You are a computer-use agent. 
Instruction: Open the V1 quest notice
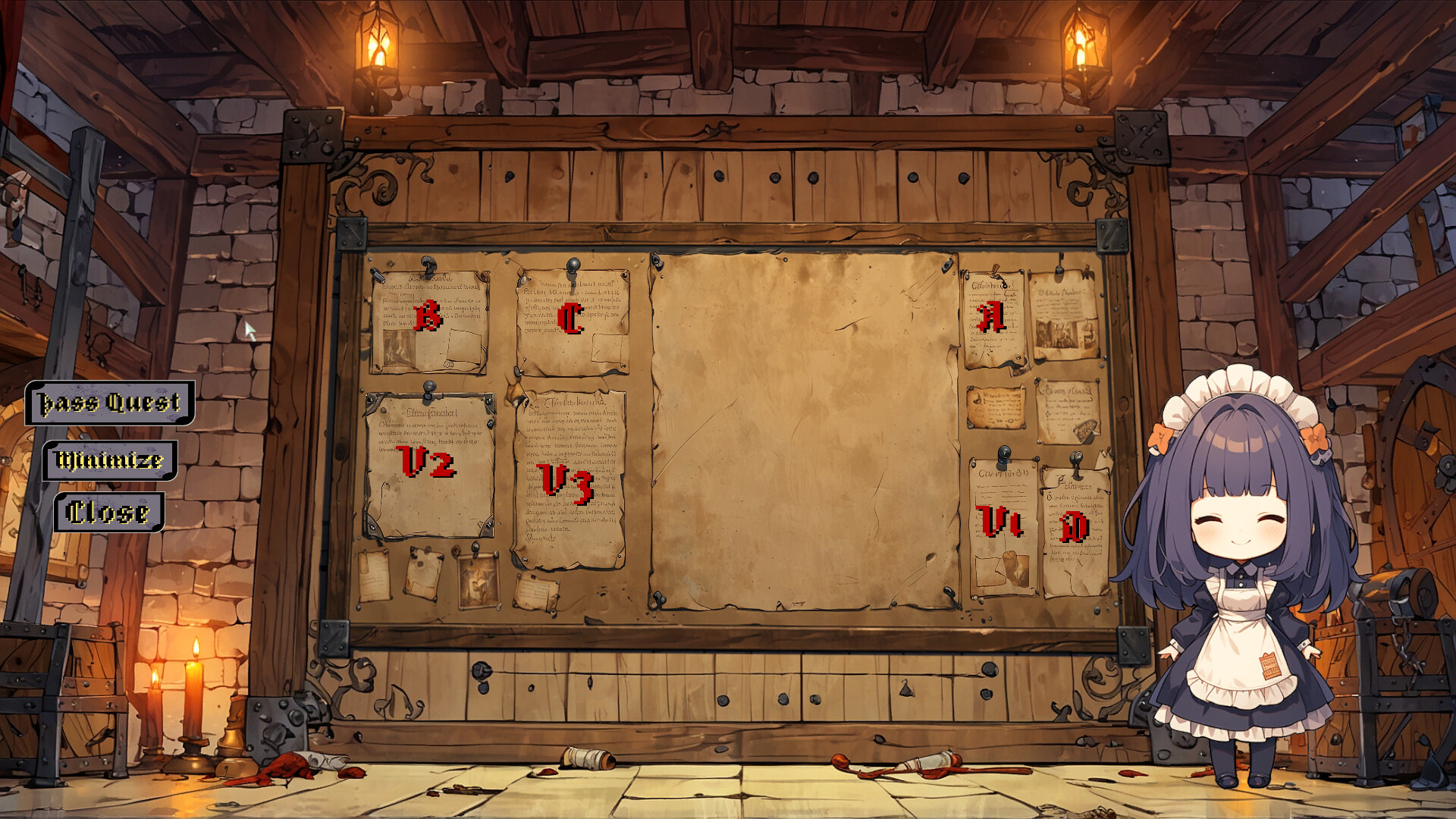1001,522
